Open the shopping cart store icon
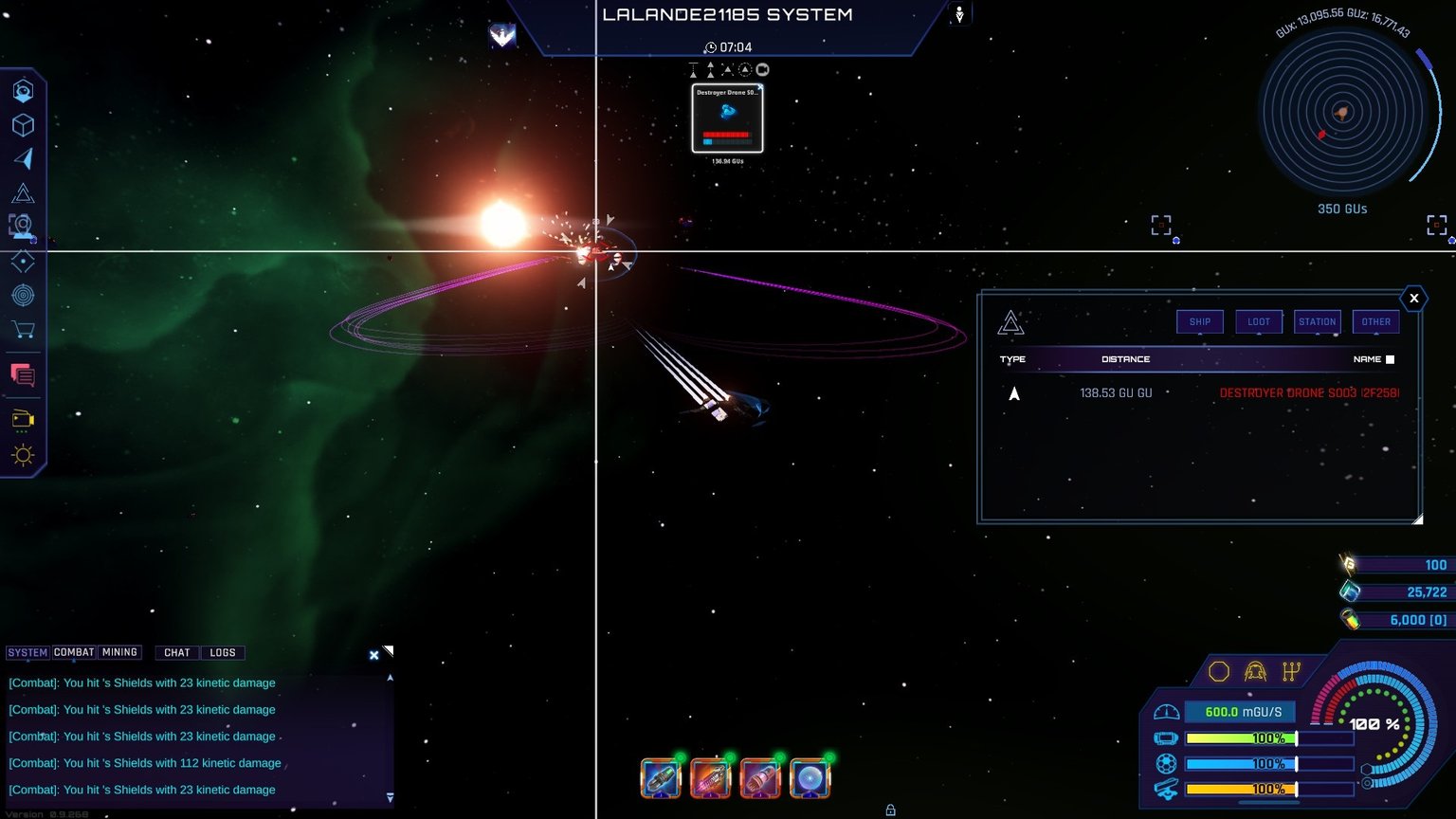The width and height of the screenshot is (1456, 819). coord(23,329)
